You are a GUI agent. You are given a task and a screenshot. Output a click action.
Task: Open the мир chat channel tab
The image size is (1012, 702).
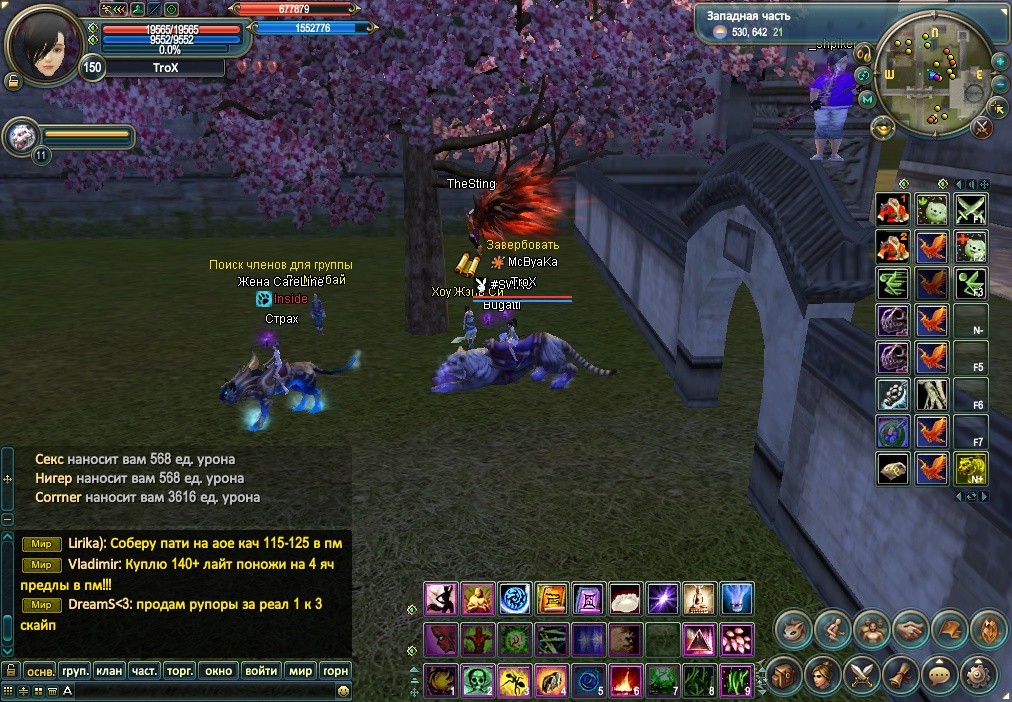[299, 671]
